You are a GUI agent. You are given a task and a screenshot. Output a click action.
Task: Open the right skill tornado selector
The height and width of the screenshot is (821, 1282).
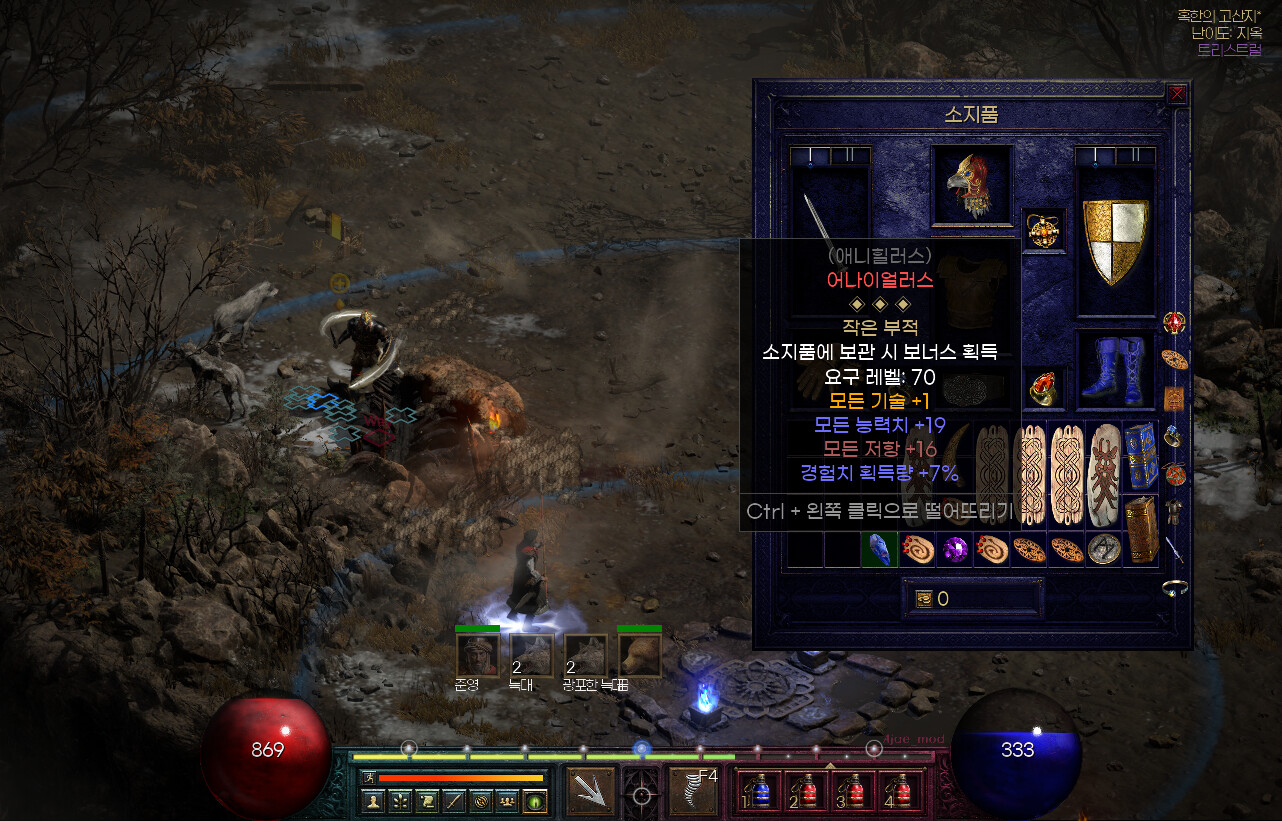[694, 790]
